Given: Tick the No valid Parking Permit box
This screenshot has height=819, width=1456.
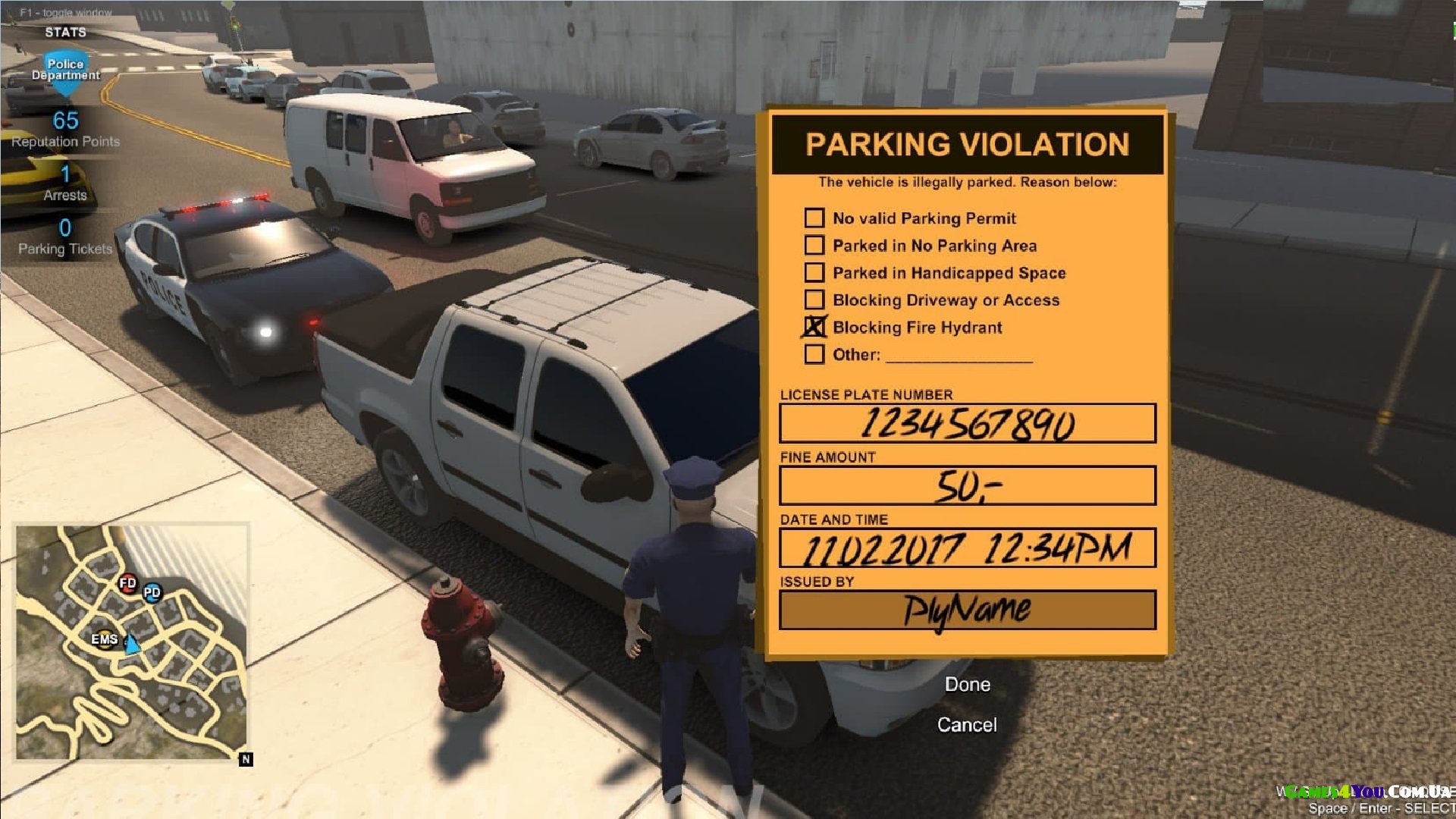Looking at the screenshot, I should [814, 218].
